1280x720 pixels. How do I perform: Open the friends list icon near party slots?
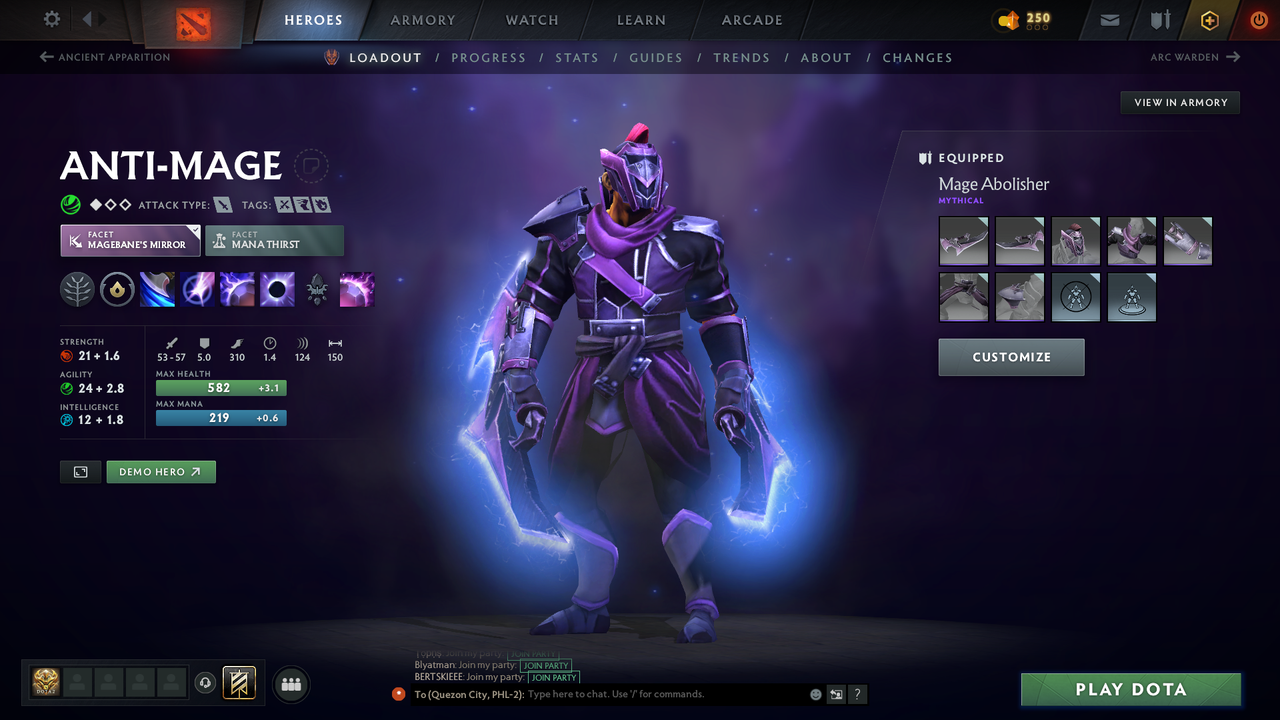[290, 684]
